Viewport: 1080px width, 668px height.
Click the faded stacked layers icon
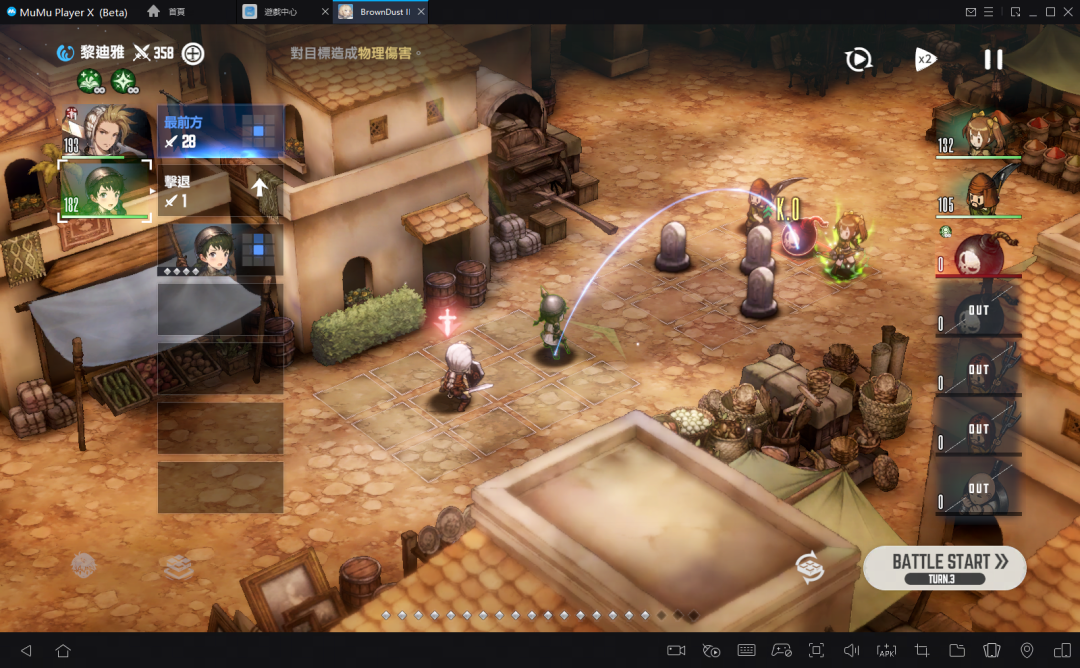click(178, 567)
